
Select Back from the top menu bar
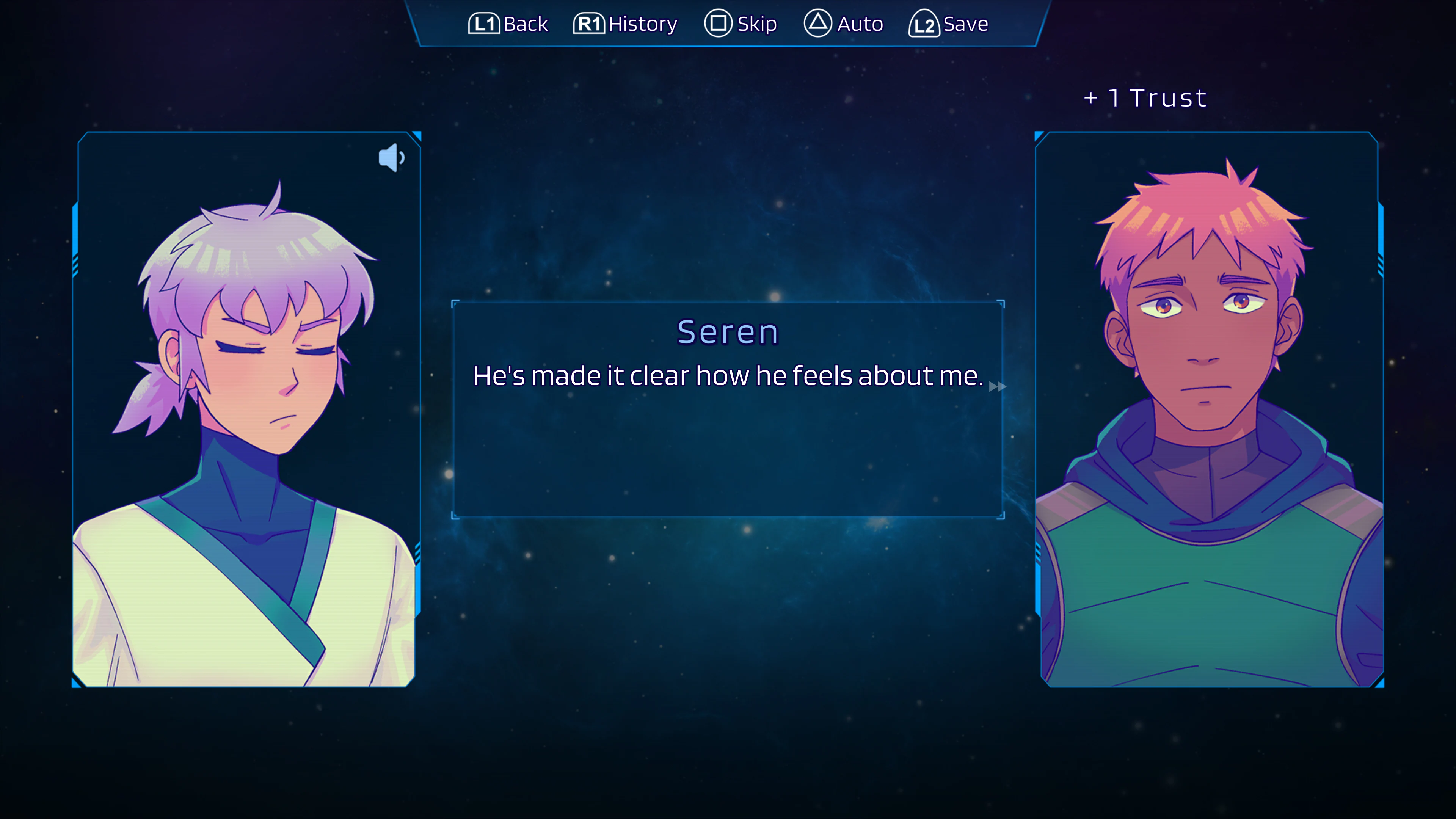click(508, 24)
